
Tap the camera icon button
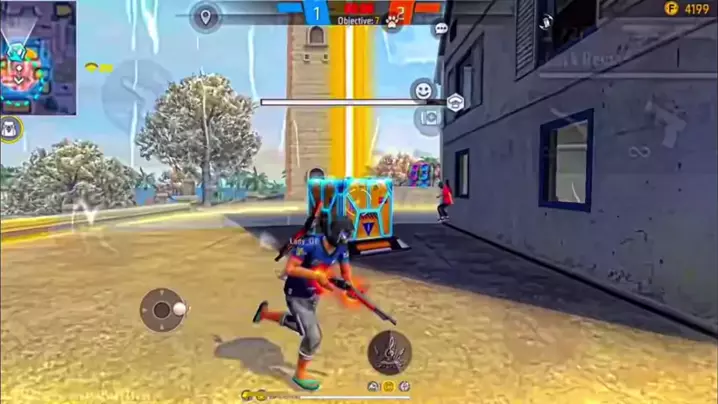coord(430,118)
